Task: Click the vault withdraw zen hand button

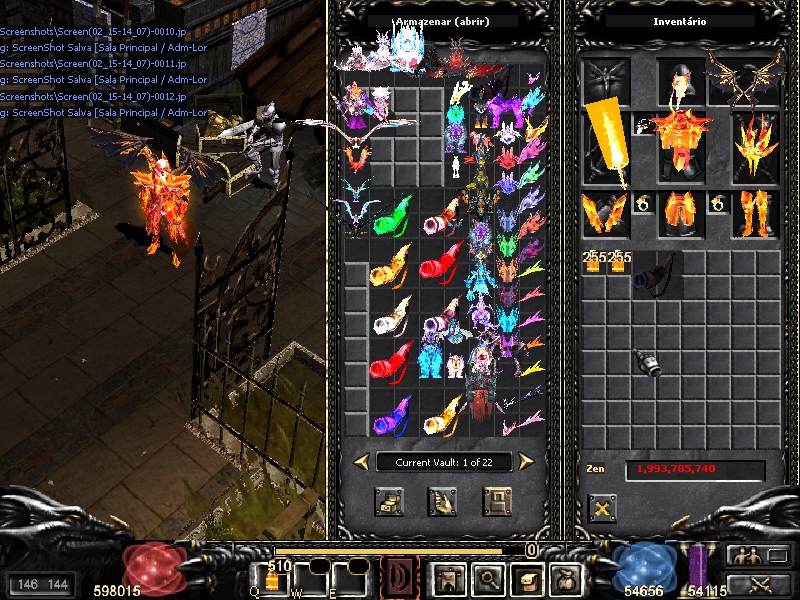Action: tap(442, 501)
